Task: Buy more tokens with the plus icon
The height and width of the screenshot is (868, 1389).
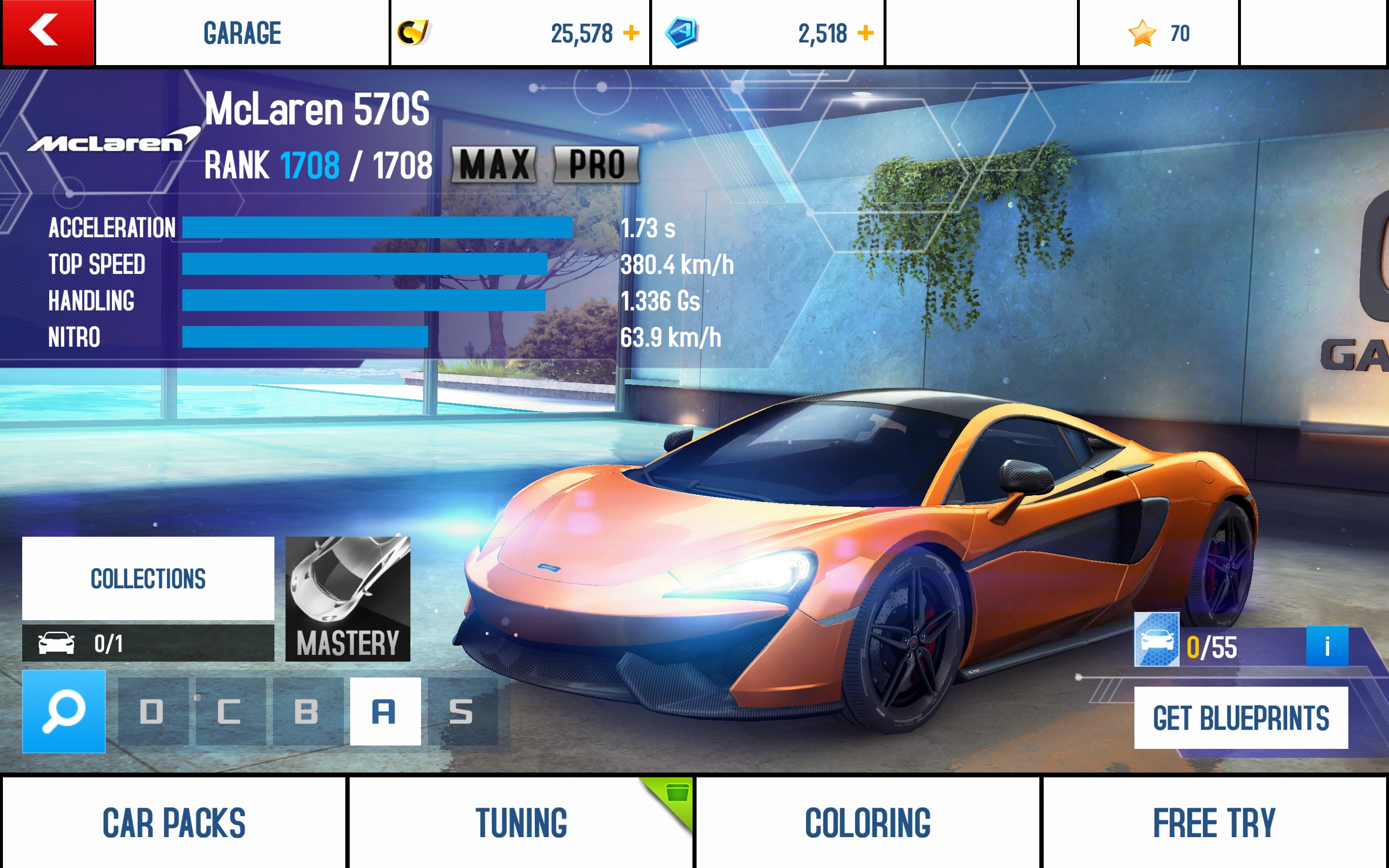Action: click(865, 33)
